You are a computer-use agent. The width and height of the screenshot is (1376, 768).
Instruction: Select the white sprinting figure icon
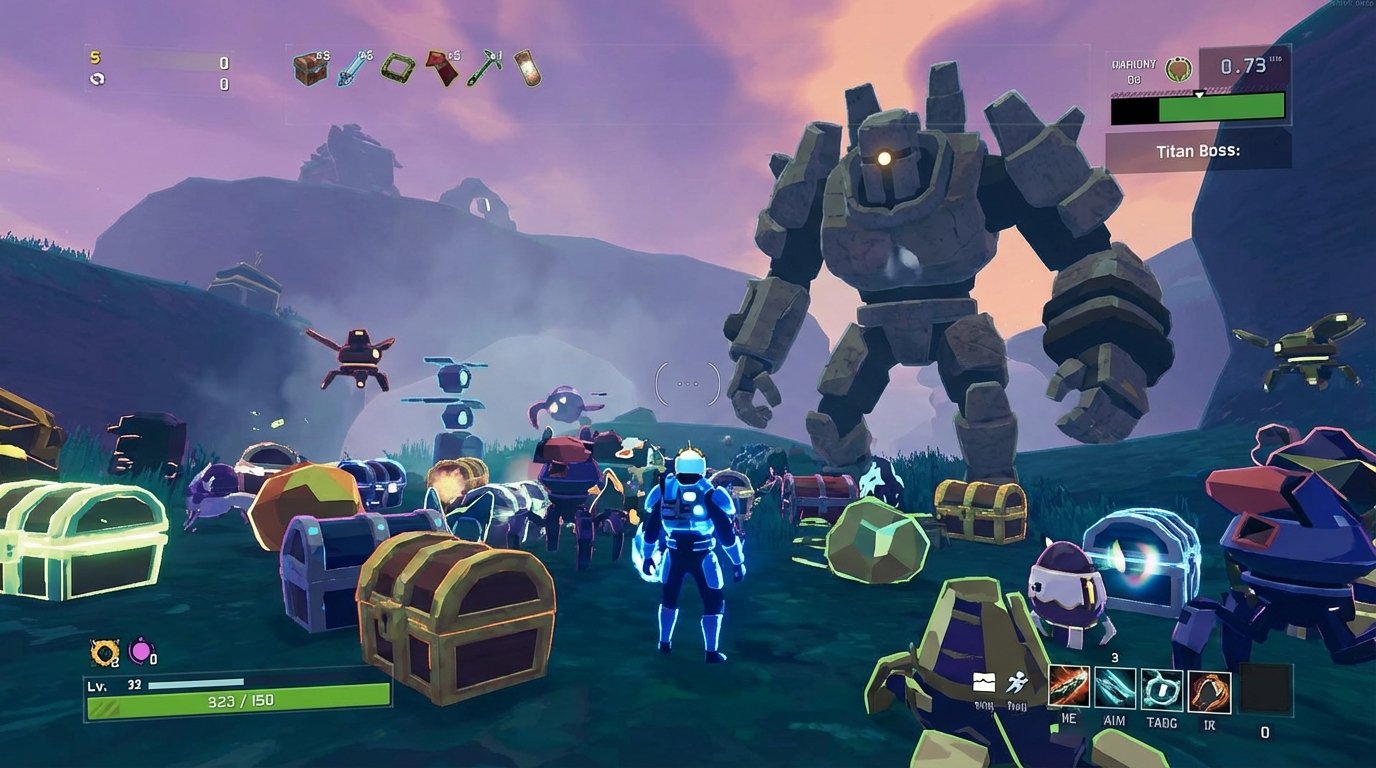pyautogui.click(x=1016, y=683)
